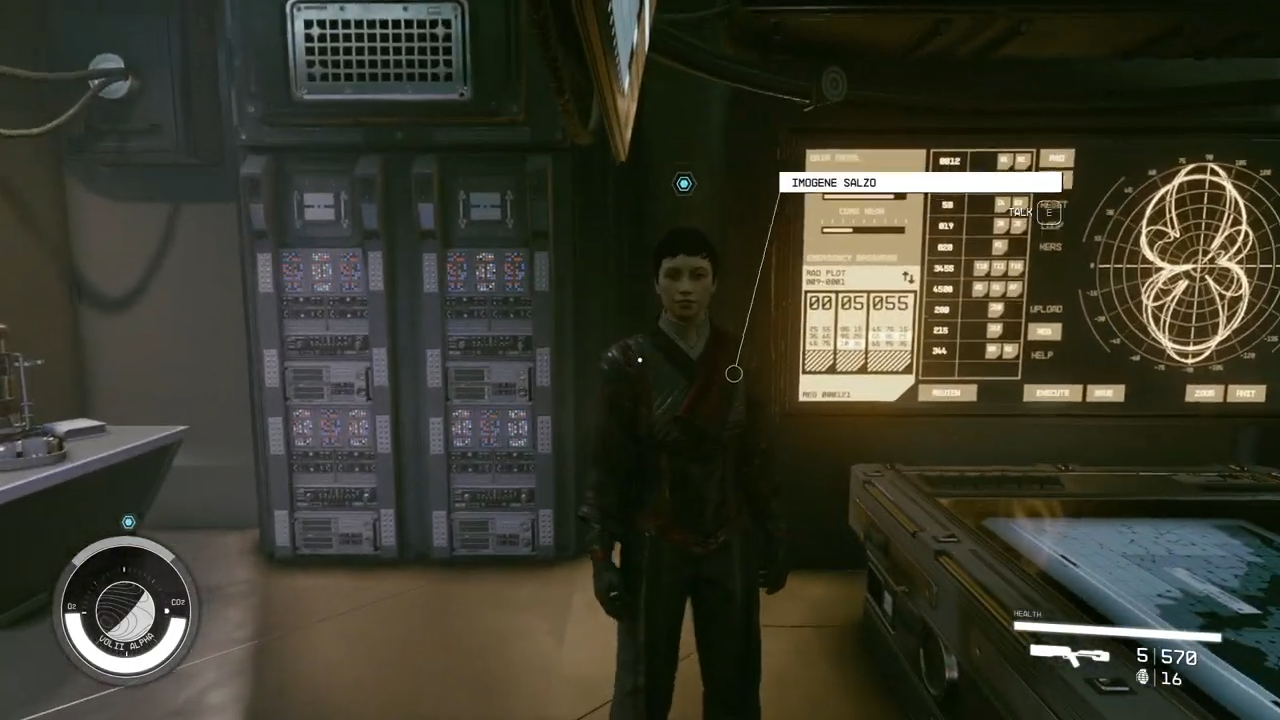Screen dimensions: 1280x720
Task: Click the diamond marker above Imogene Salzo
Action: tap(684, 183)
